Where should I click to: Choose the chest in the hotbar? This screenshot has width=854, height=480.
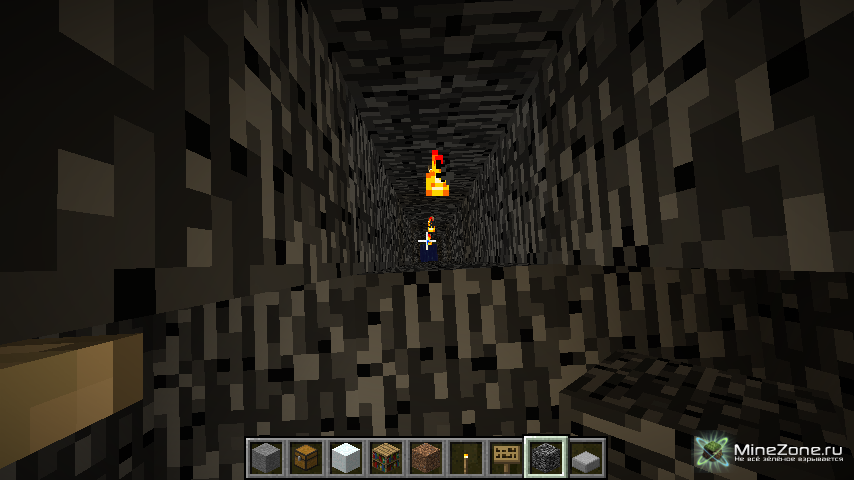coord(306,457)
